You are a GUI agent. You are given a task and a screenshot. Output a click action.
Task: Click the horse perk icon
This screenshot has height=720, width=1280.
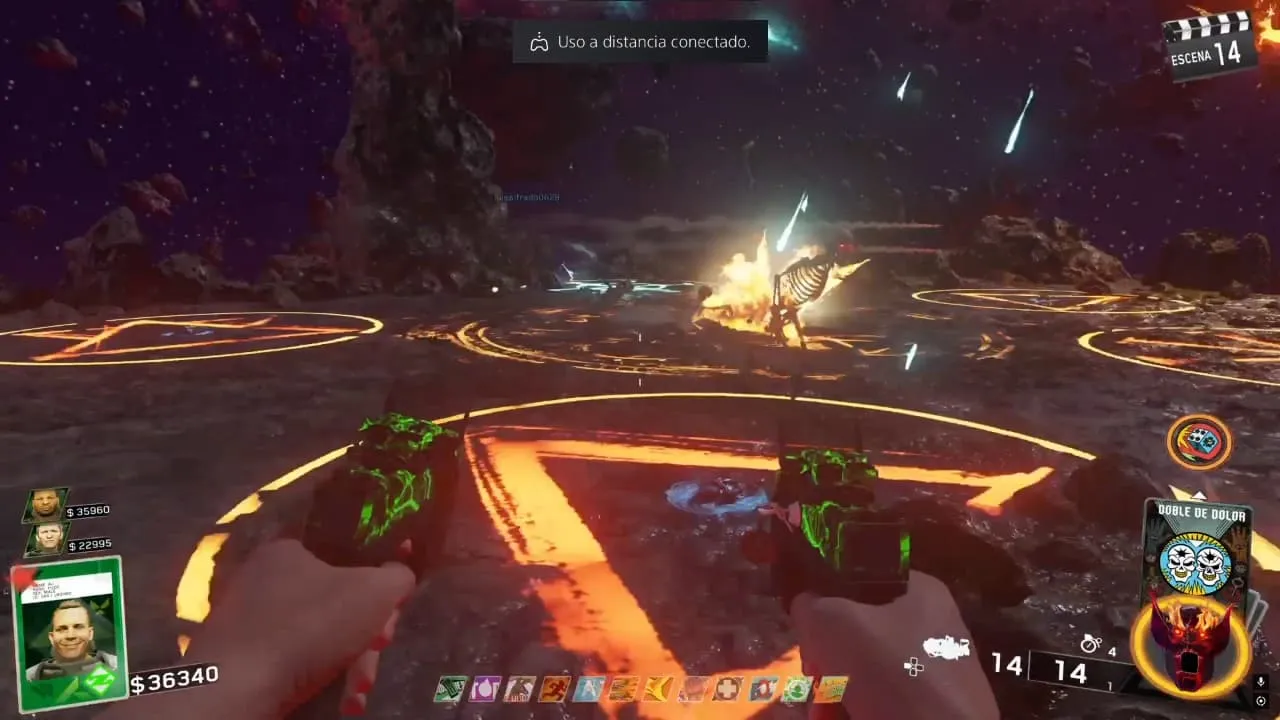pyautogui.click(x=518, y=688)
